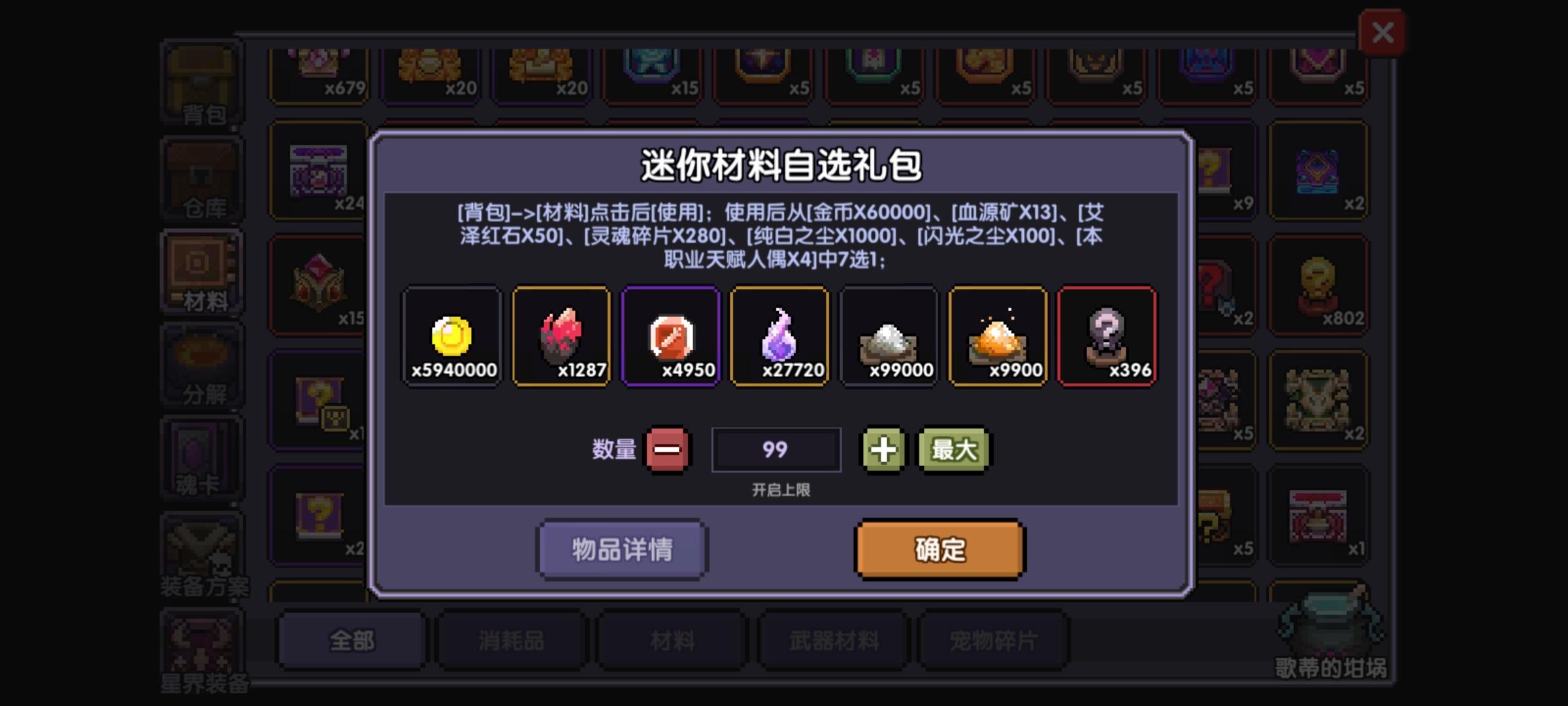Open the 魂卡 (soul card) panel
1568x706 pixels.
click(201, 458)
